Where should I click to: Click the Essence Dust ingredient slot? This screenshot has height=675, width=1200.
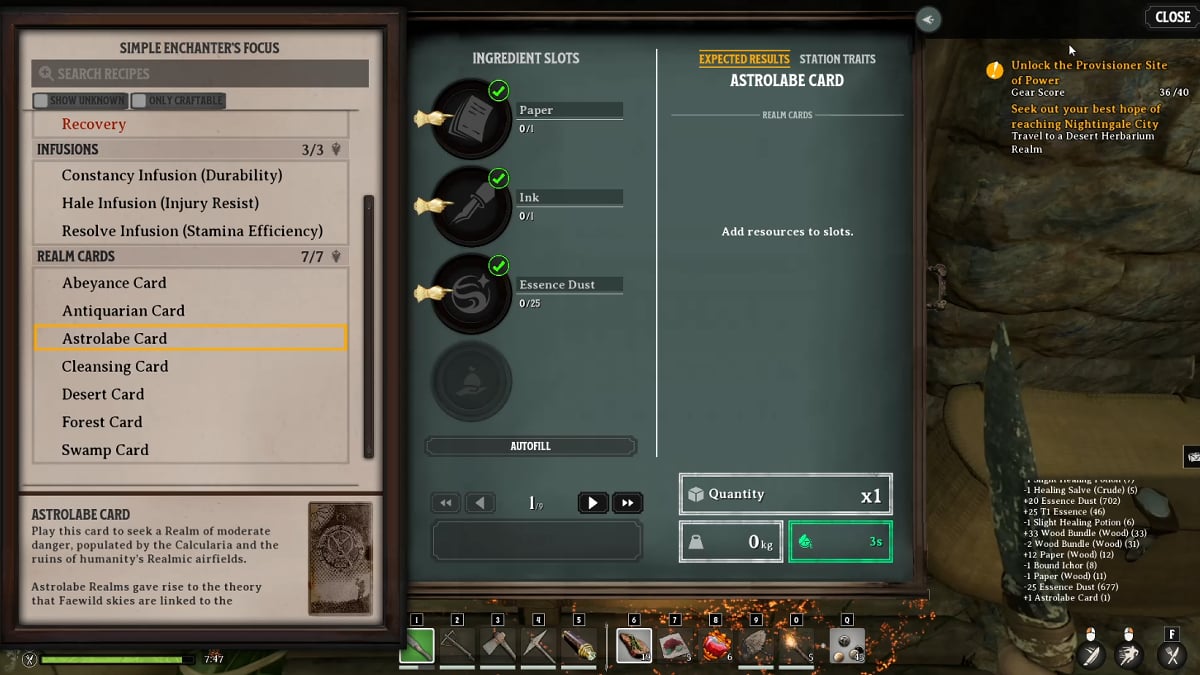coord(472,293)
